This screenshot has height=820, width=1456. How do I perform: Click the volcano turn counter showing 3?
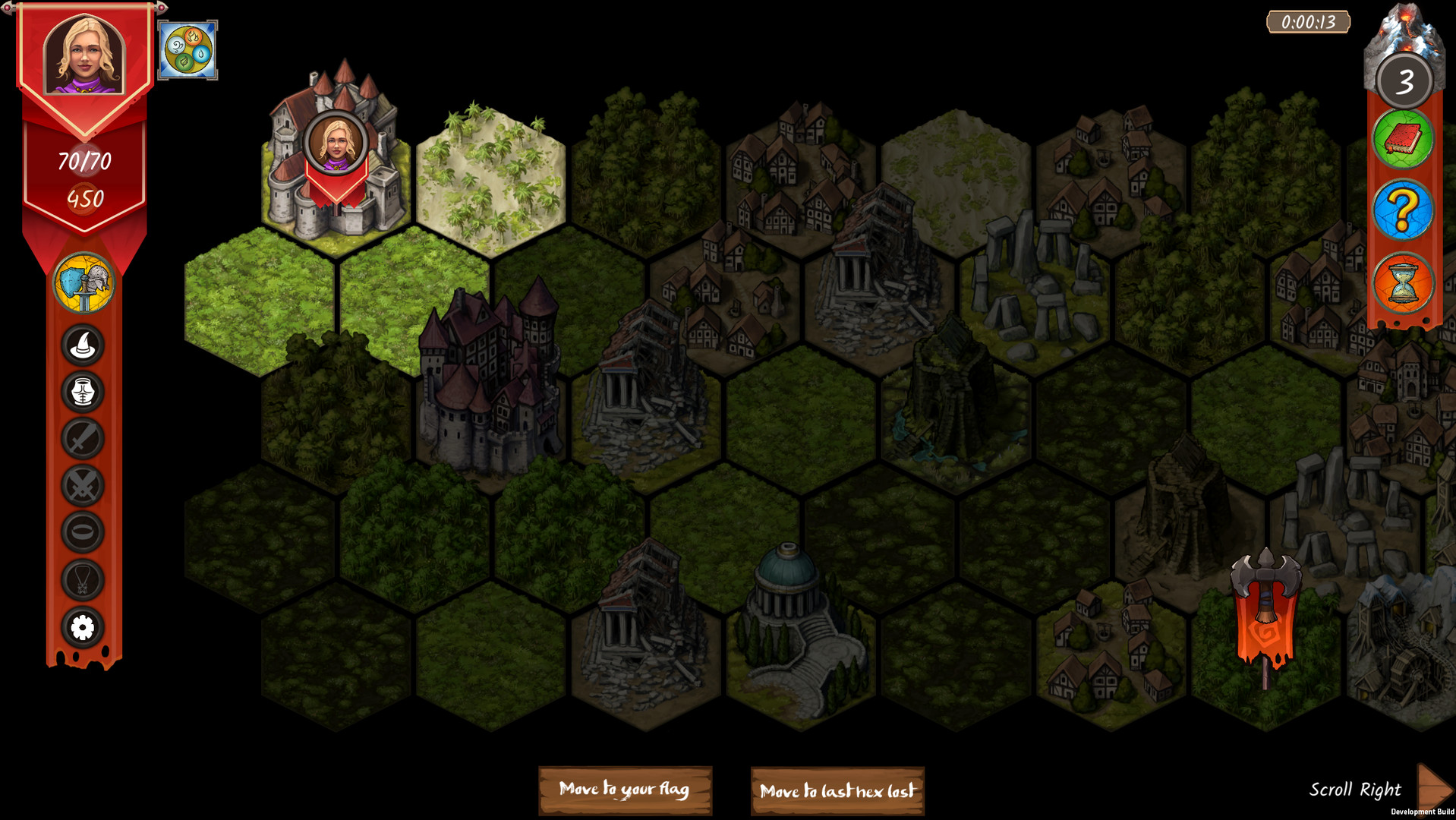tap(1404, 80)
